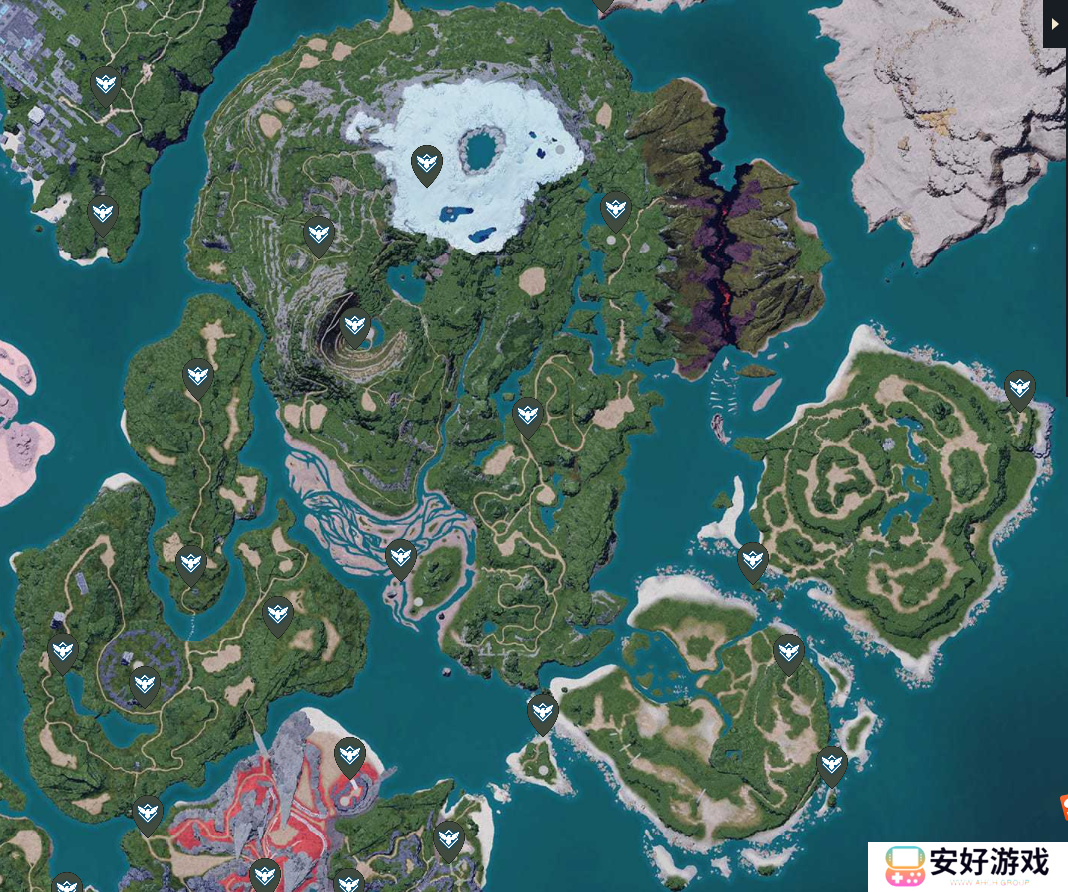Choose the marker on the braided river delta
This screenshot has height=892, width=1068.
coord(401,558)
